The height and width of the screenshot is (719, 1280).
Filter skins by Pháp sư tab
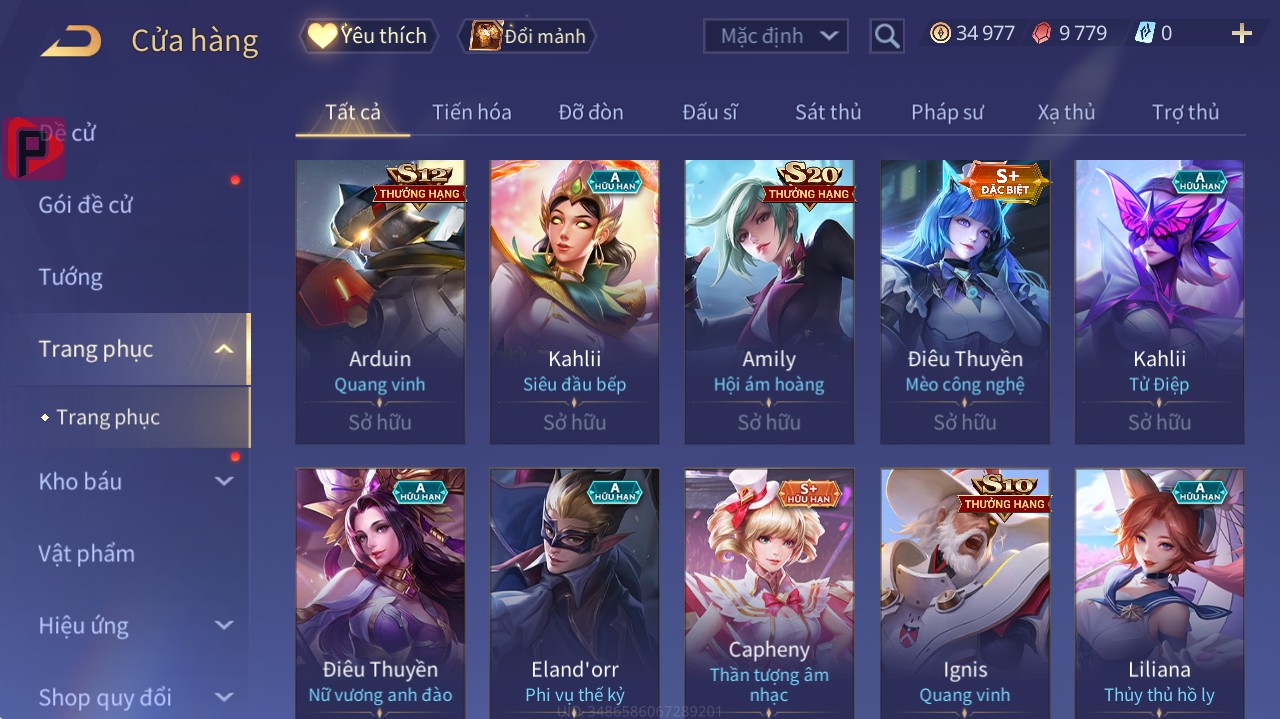pos(947,112)
